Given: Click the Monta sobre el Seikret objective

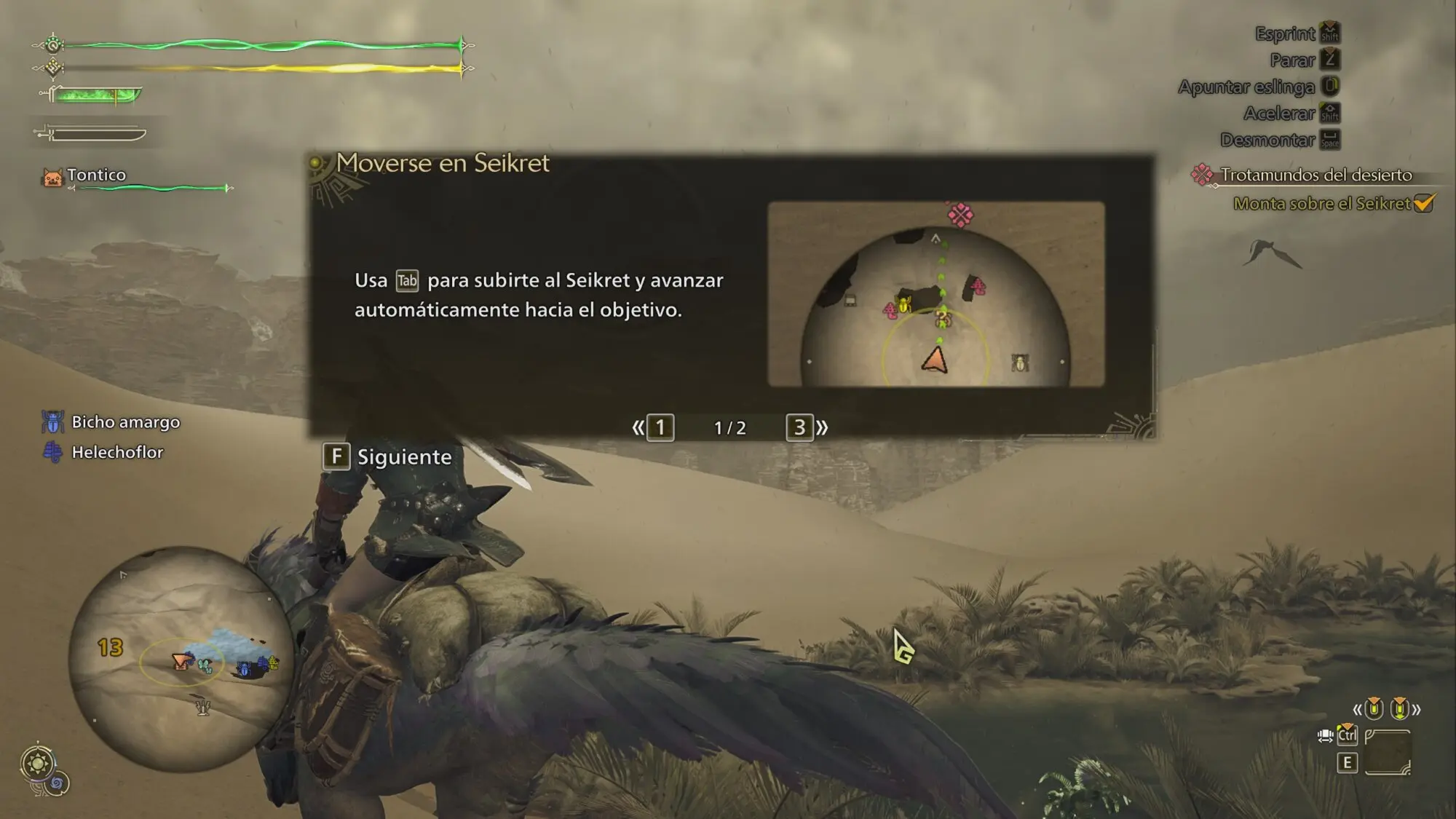Looking at the screenshot, I should [1321, 204].
